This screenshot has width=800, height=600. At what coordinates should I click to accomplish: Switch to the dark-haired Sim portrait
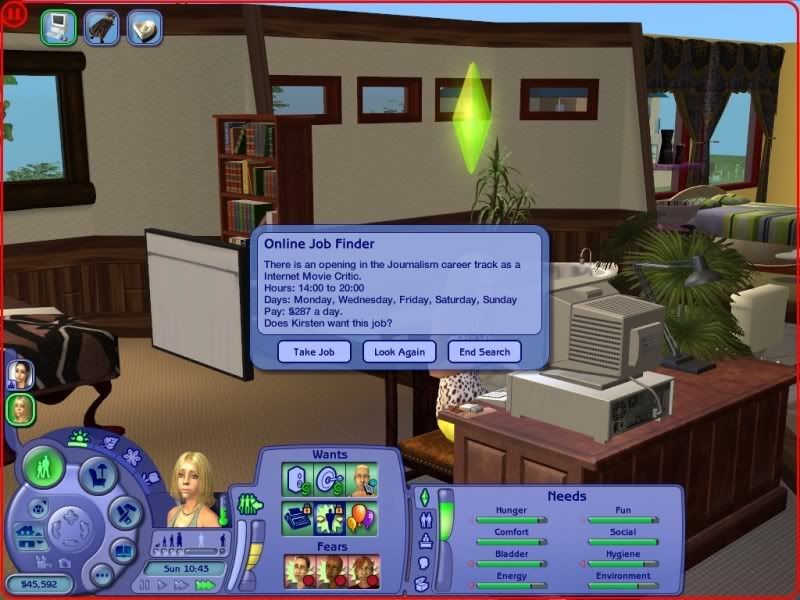pos(20,374)
